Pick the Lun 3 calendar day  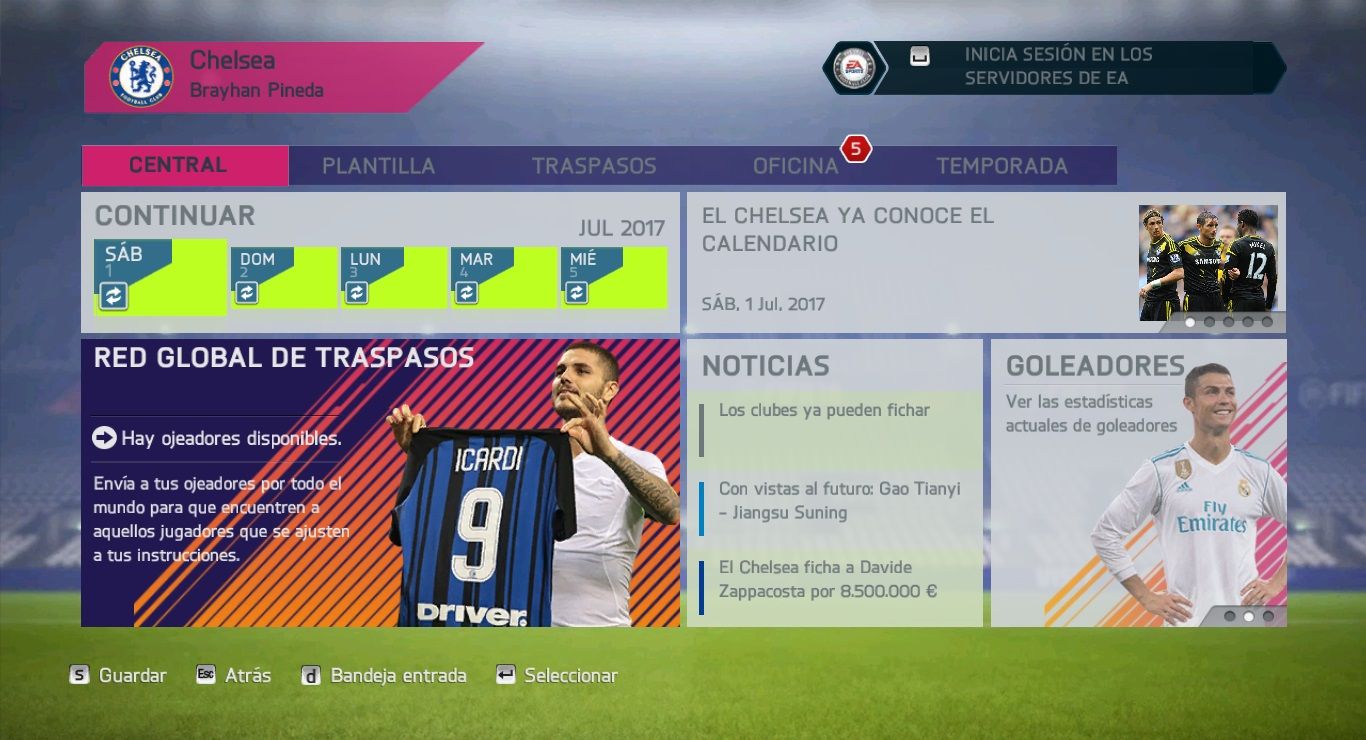click(393, 277)
